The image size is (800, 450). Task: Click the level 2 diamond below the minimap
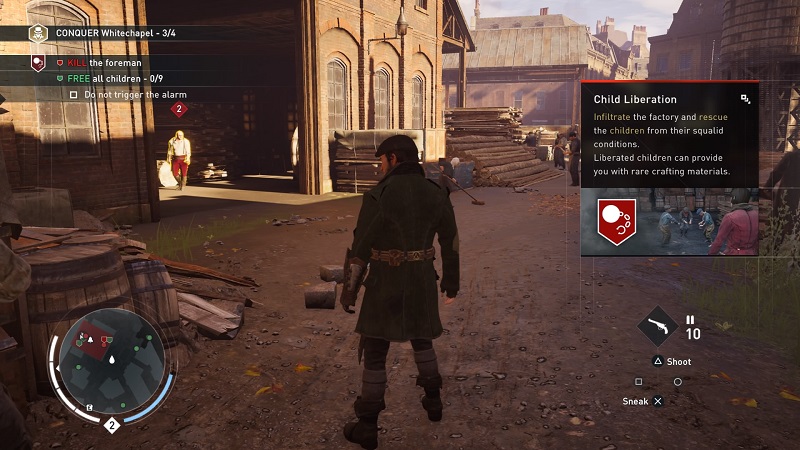click(x=112, y=425)
